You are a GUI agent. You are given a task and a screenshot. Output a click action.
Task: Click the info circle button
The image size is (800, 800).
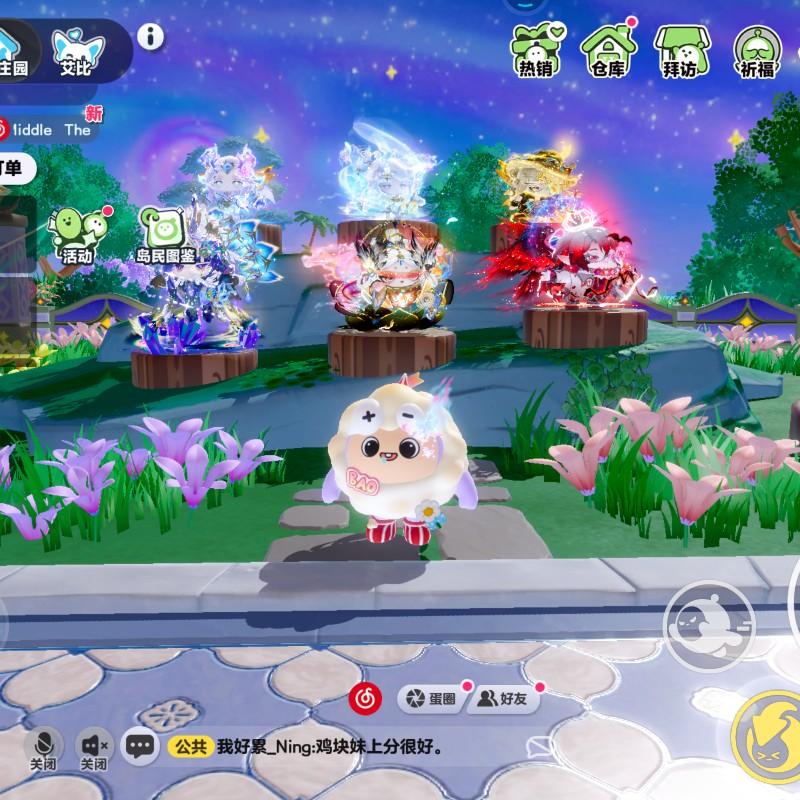pyautogui.click(x=151, y=37)
